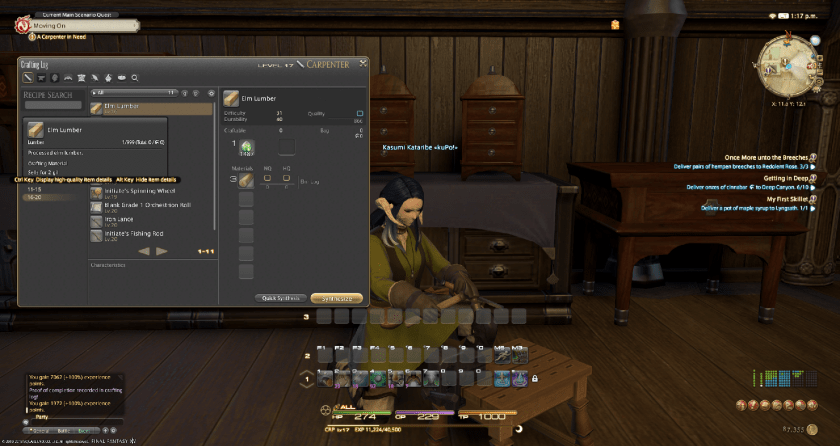Click the Recipe Search input field
Viewport: 840px width, 446px height.
53,104
